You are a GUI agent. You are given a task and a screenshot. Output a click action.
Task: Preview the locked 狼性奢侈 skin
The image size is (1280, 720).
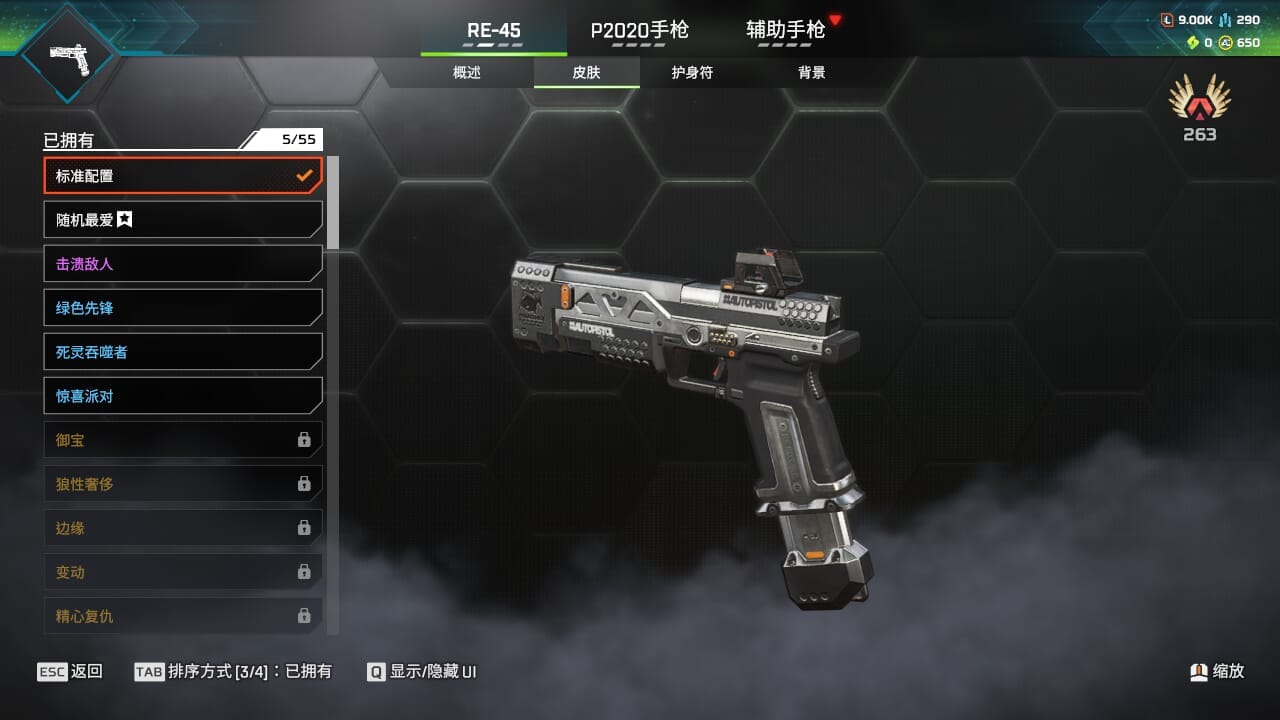183,484
